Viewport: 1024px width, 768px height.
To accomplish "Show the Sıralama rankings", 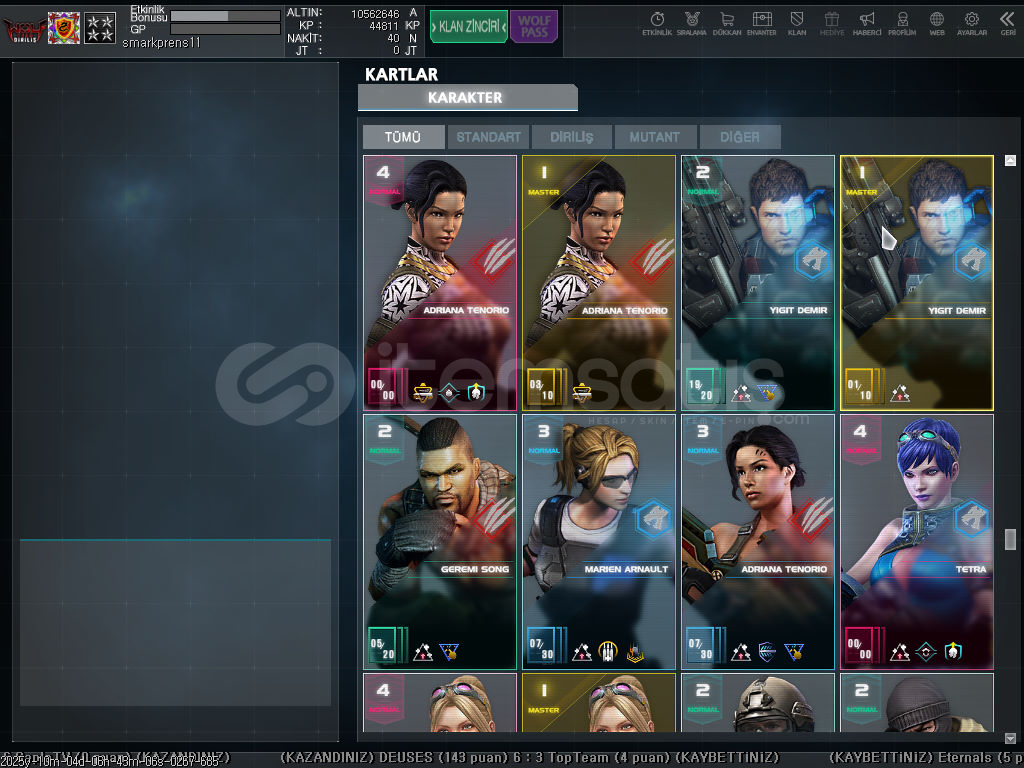I will (692, 23).
